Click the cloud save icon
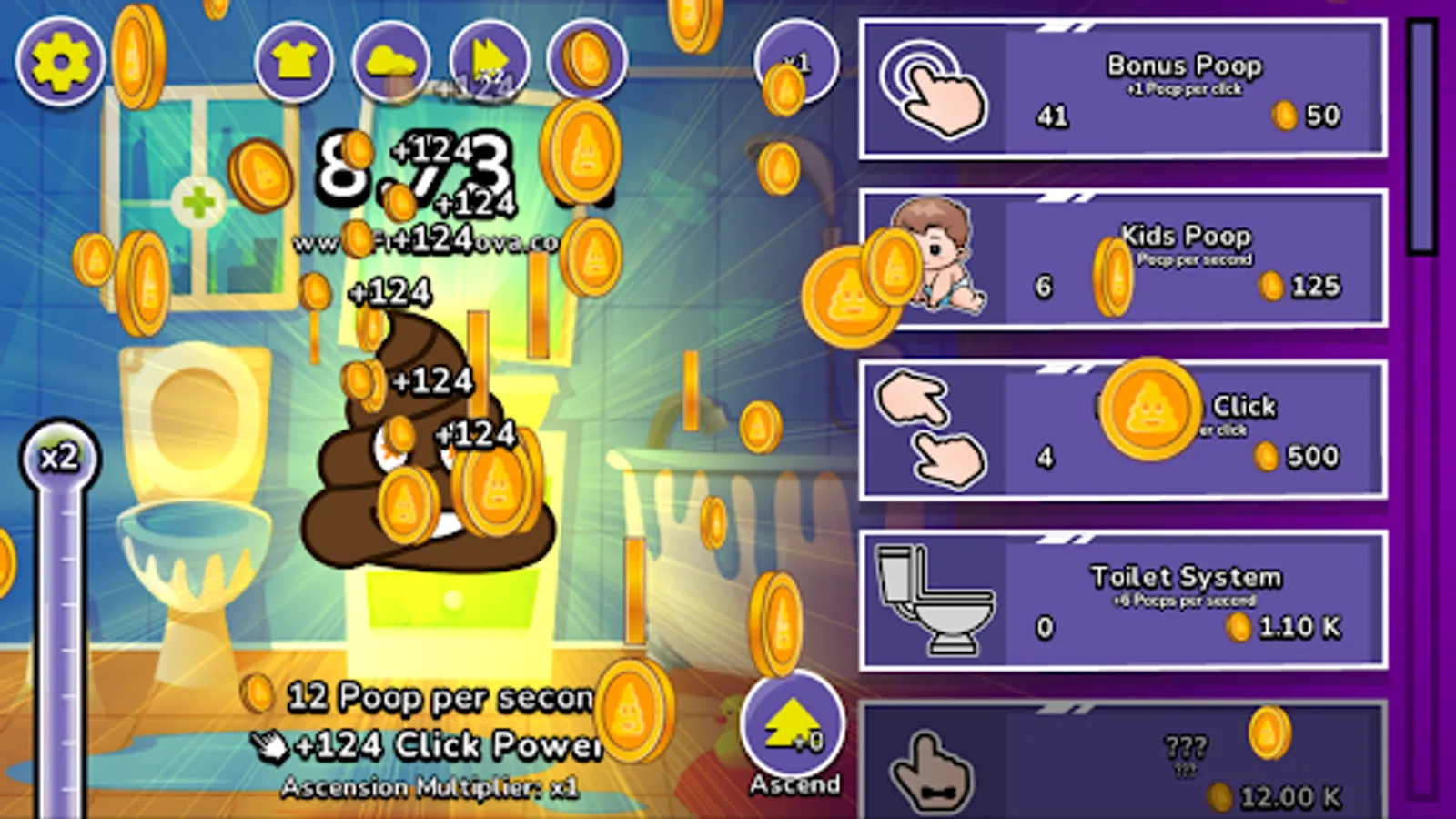 coord(391,61)
